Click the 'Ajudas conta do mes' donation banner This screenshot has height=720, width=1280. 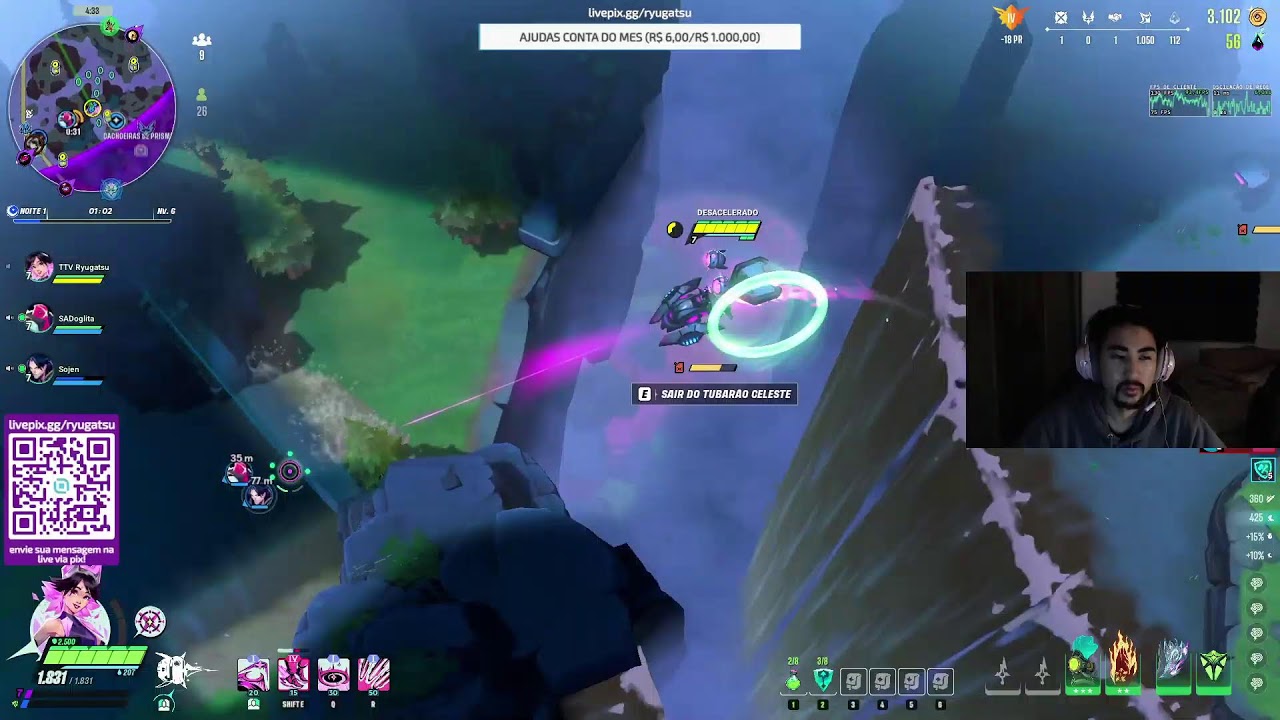[640, 37]
